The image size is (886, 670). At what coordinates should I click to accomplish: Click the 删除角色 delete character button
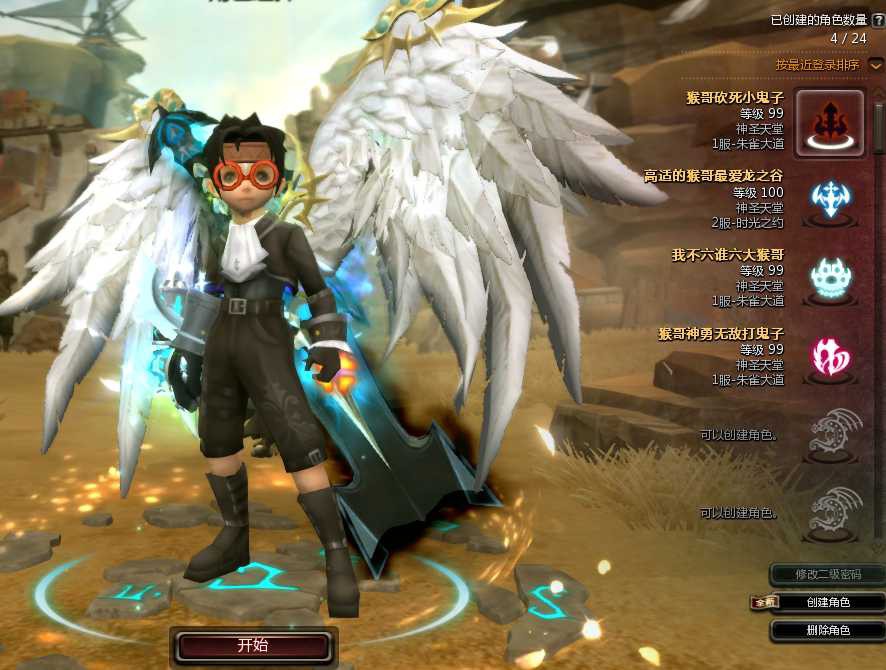click(x=827, y=630)
